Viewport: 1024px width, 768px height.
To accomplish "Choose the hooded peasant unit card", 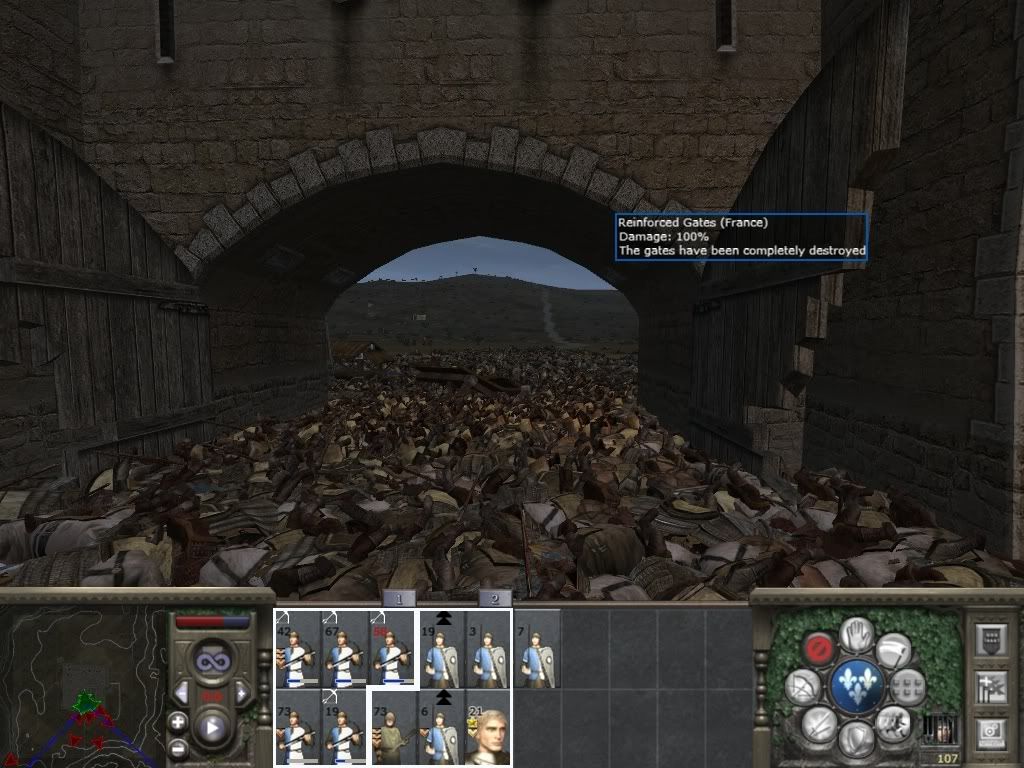I will coord(393,727).
